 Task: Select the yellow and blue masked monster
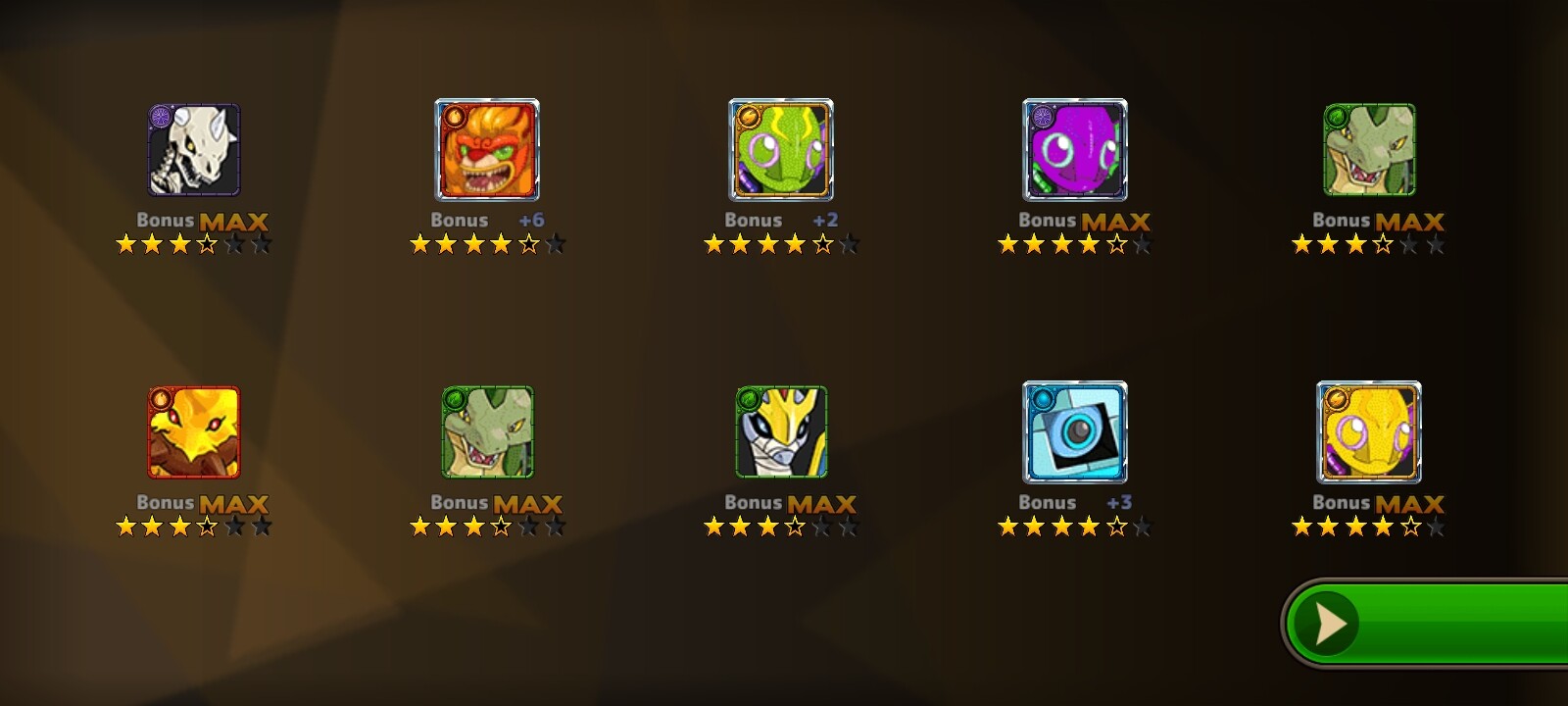coord(781,432)
